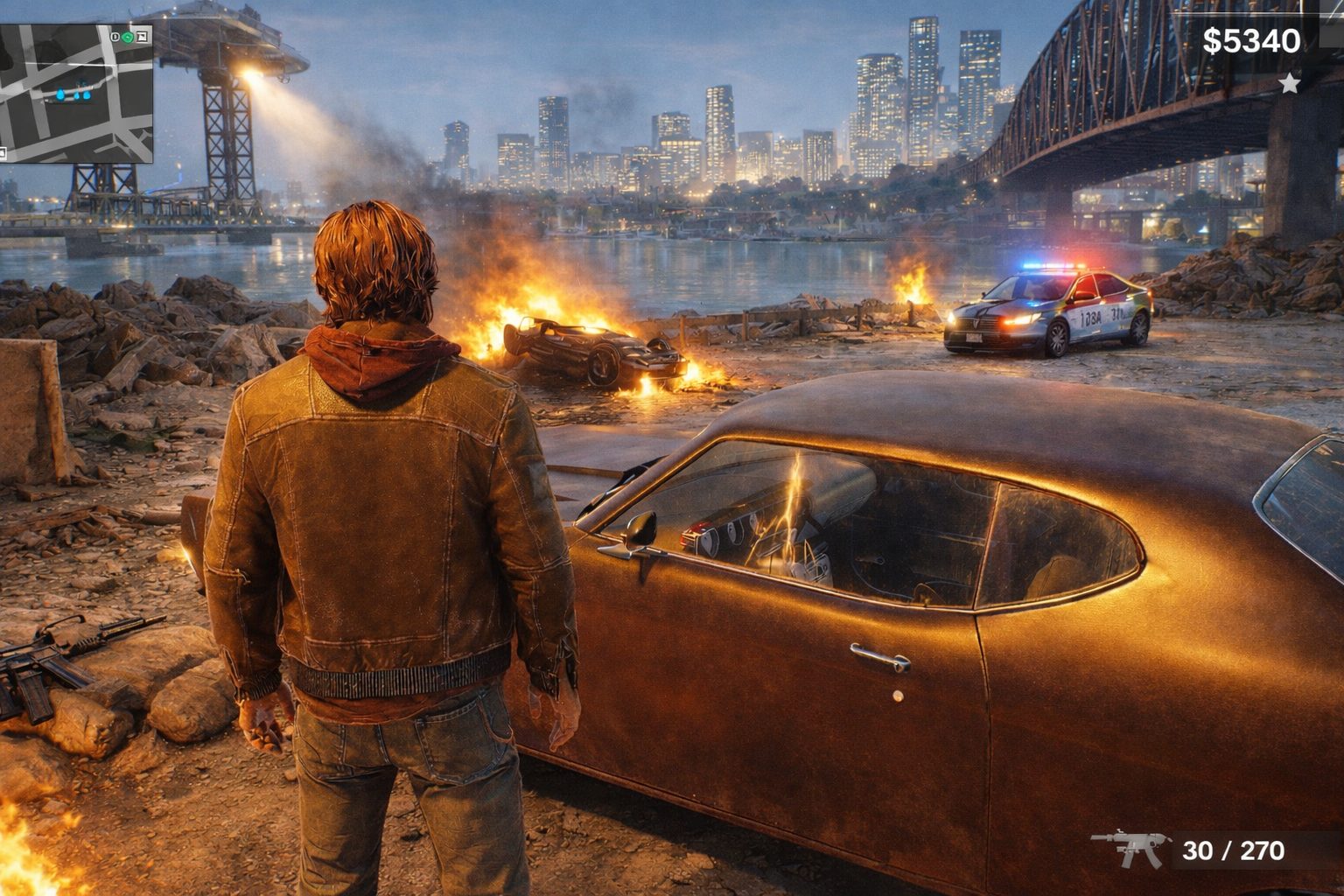Click the green marker on the minimap

click(x=128, y=37)
